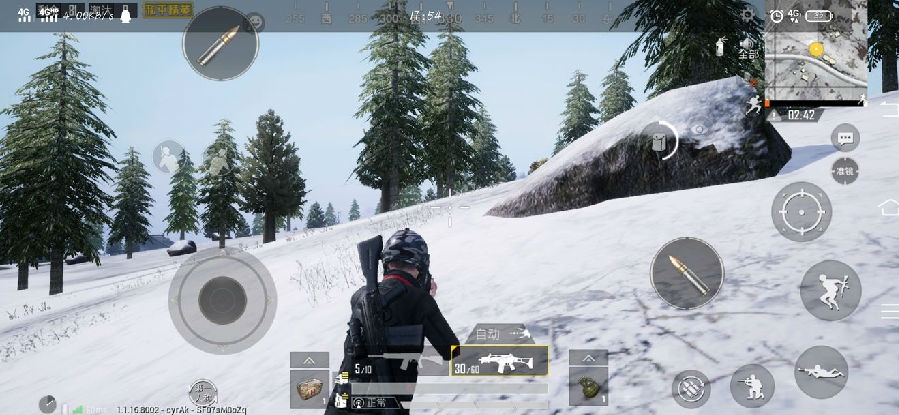Open the quick chat message bubble
This screenshot has height=415, width=899.
845,138
